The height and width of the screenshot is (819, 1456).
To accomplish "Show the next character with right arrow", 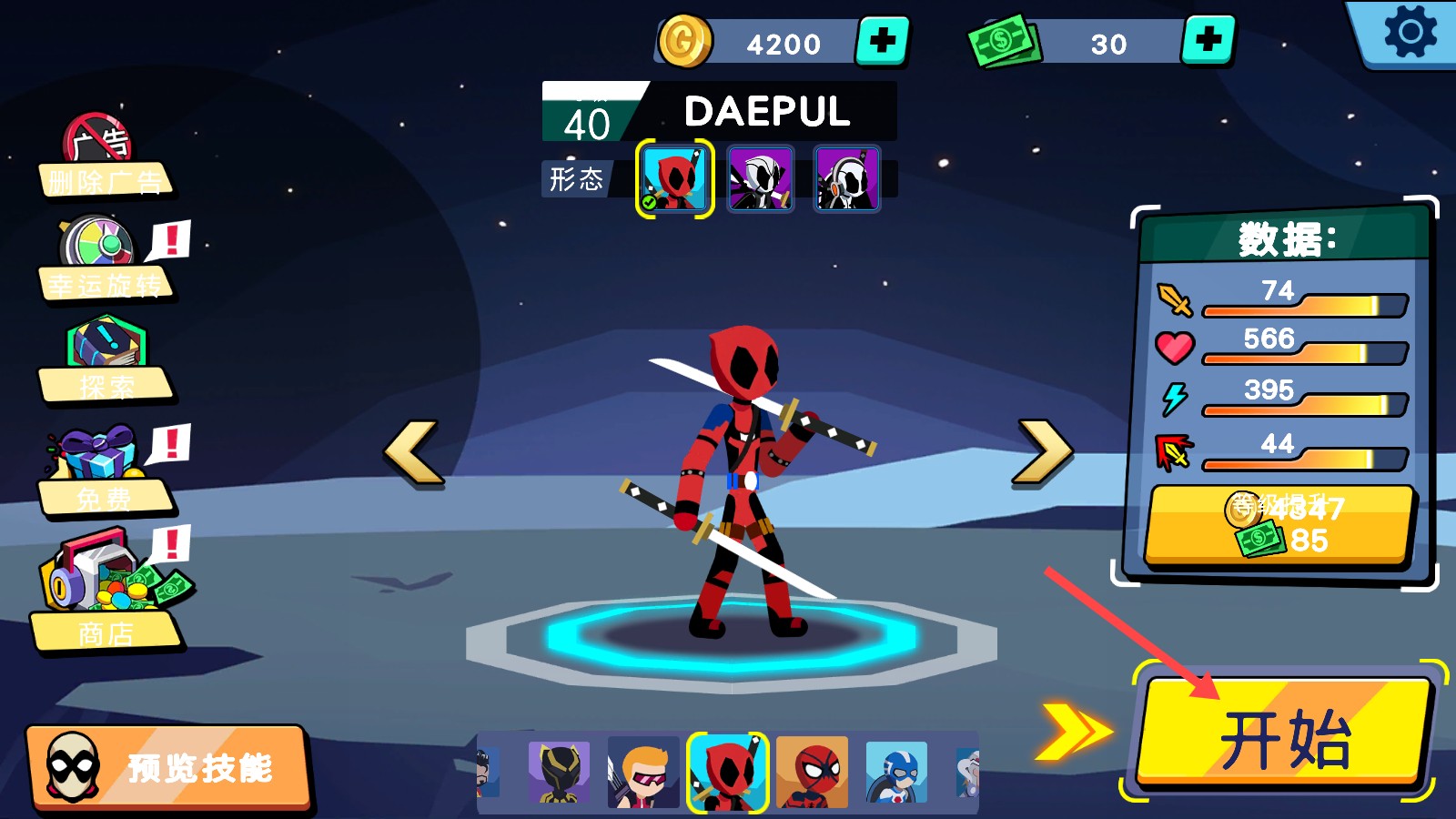I will click(x=1042, y=452).
